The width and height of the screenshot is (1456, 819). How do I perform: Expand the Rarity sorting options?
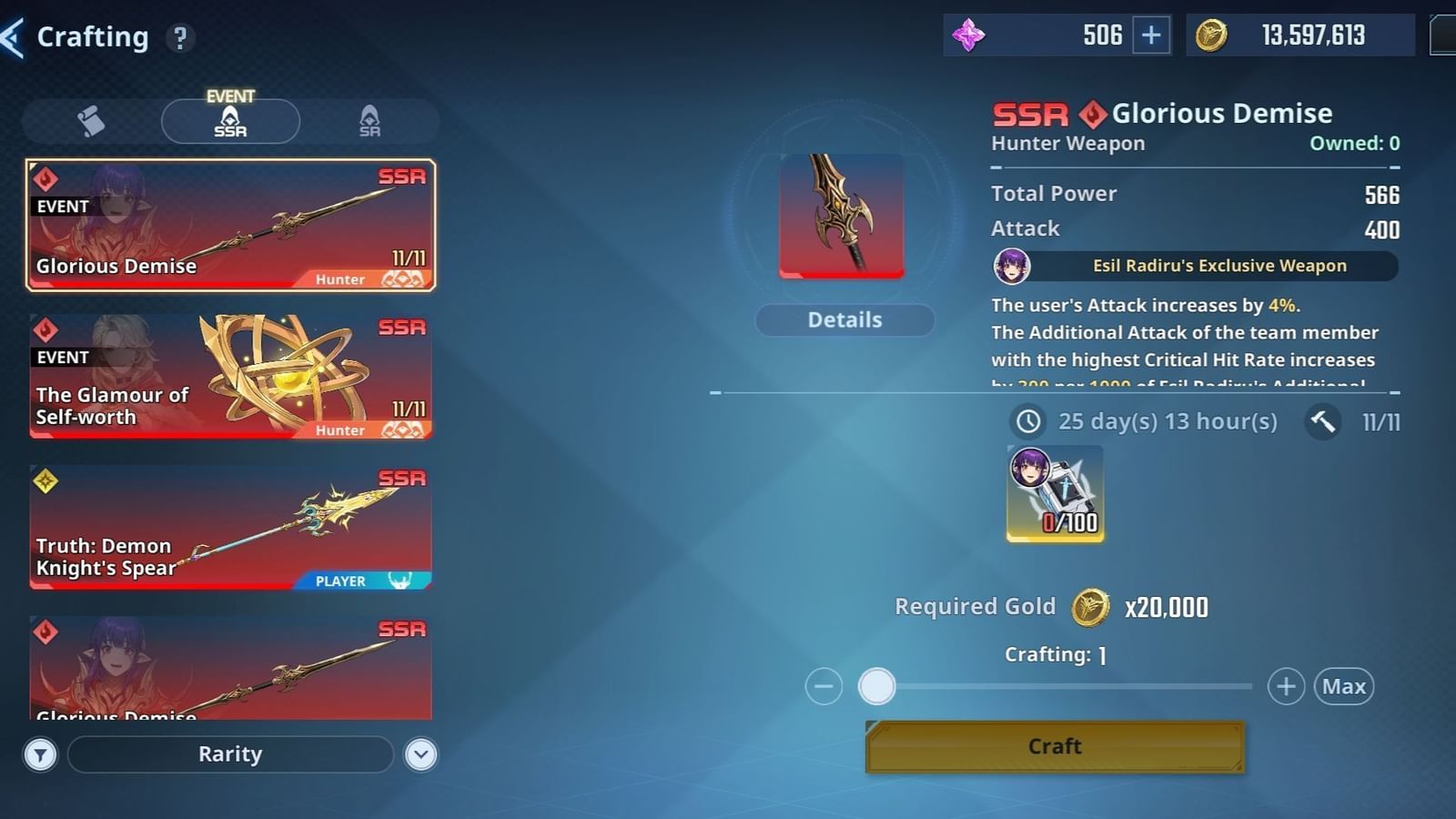(x=229, y=754)
